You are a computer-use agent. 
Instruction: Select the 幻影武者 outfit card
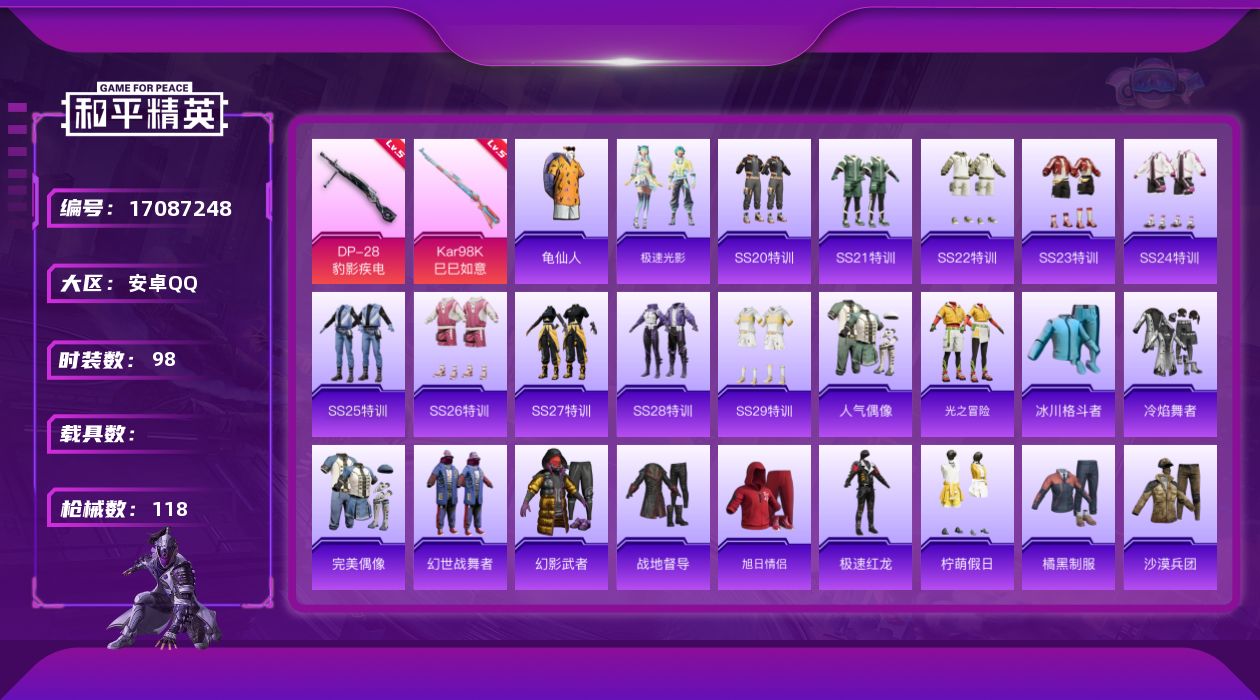tap(561, 517)
